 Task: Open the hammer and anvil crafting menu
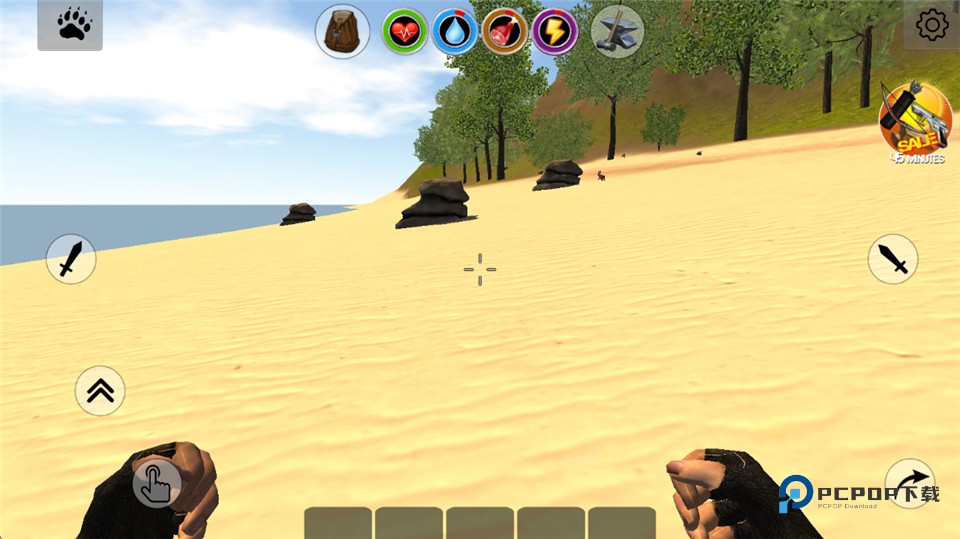pyautogui.click(x=617, y=31)
